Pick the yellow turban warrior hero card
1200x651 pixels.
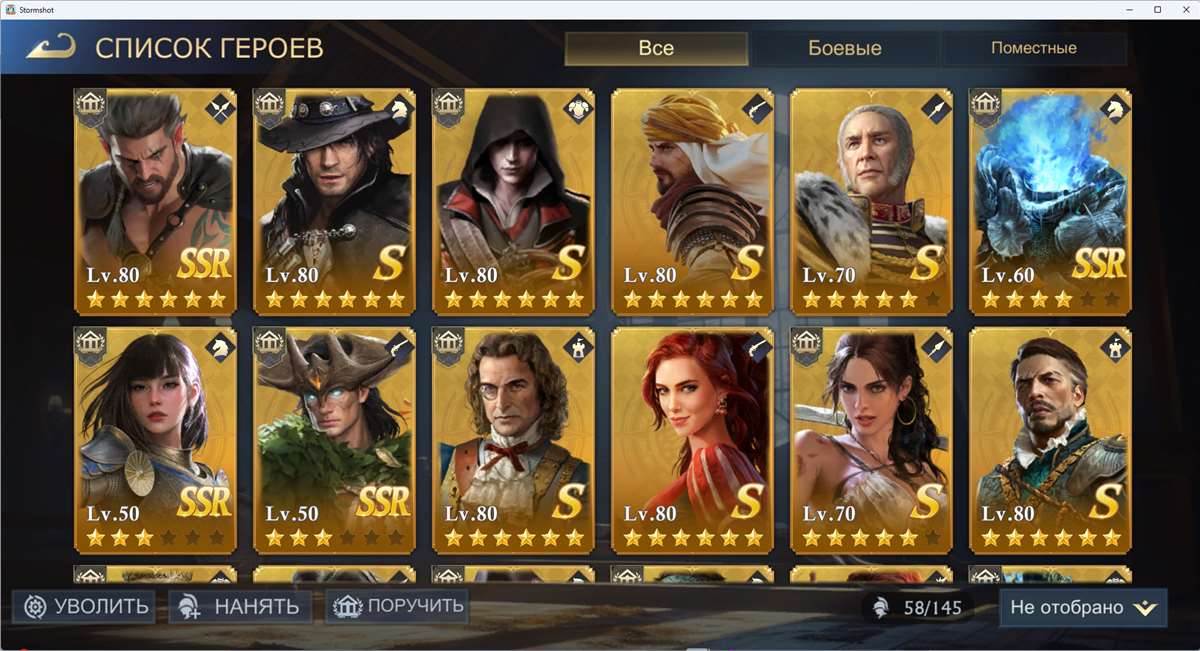[x=693, y=200]
